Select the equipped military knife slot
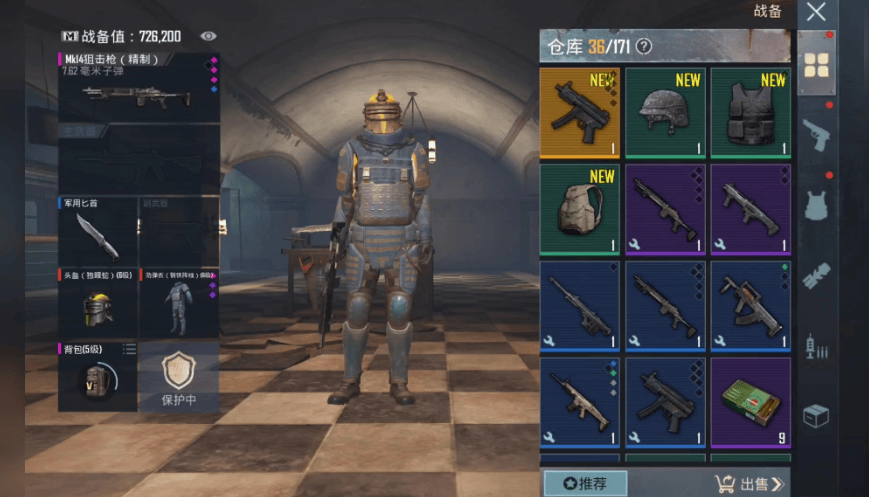 [x=97, y=232]
